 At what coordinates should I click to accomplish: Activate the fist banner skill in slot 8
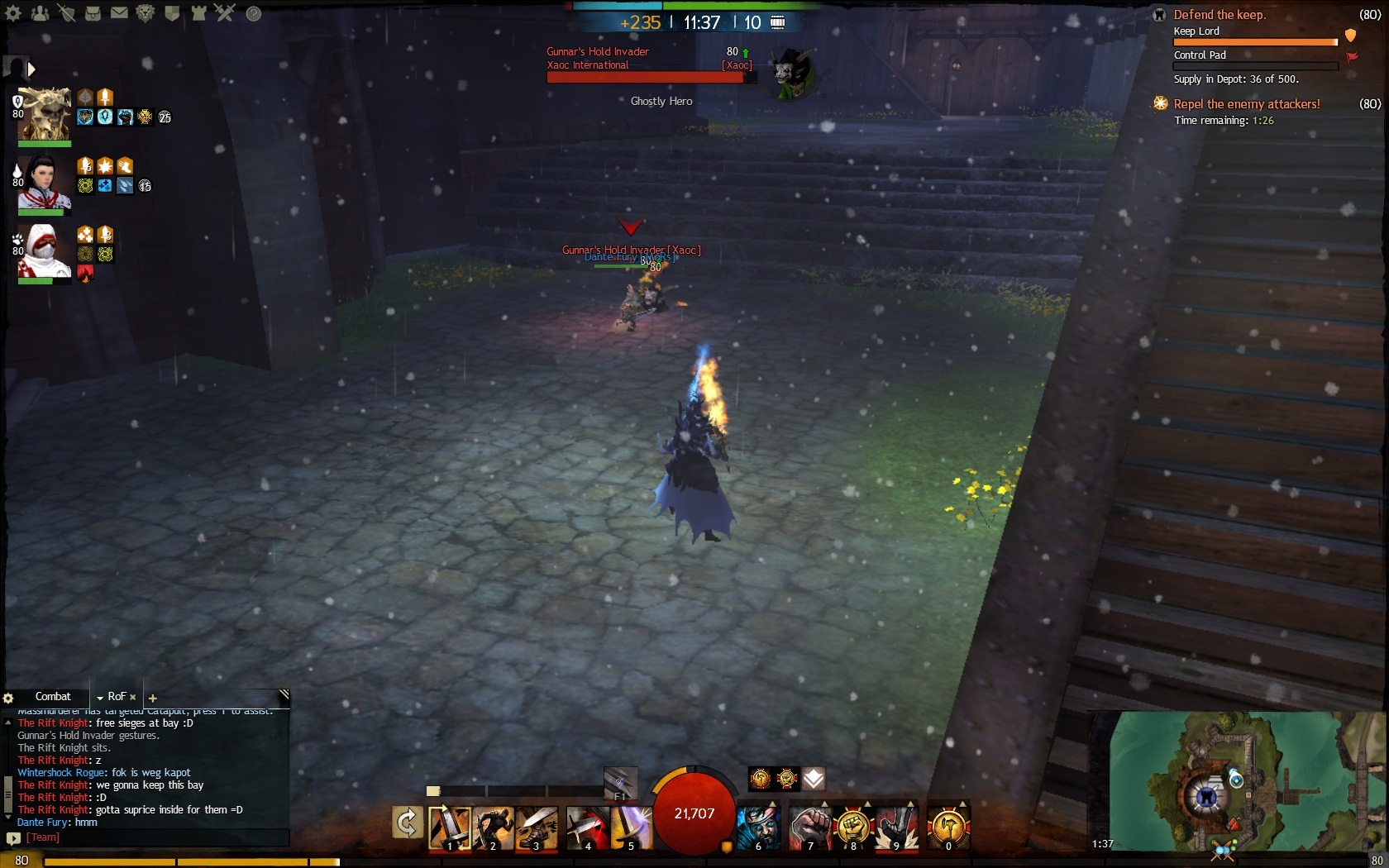pos(852,827)
